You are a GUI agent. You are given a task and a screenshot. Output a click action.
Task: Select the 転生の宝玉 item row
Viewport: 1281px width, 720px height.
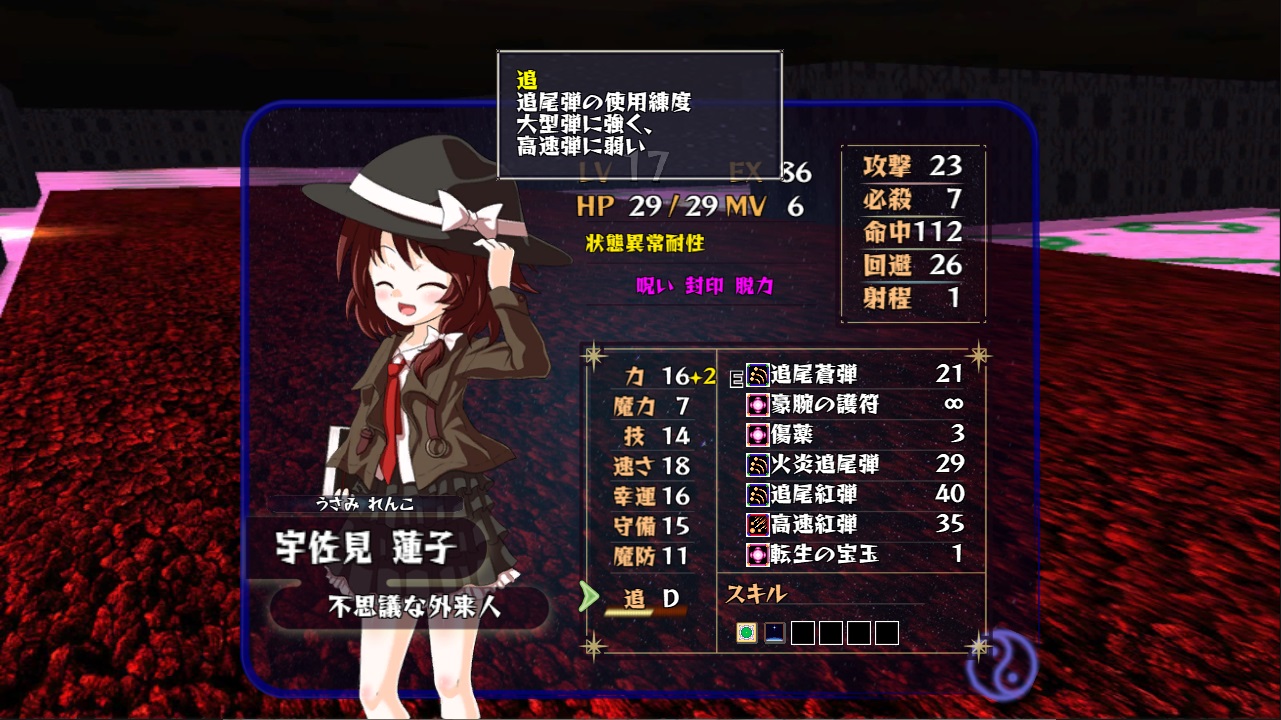853,554
